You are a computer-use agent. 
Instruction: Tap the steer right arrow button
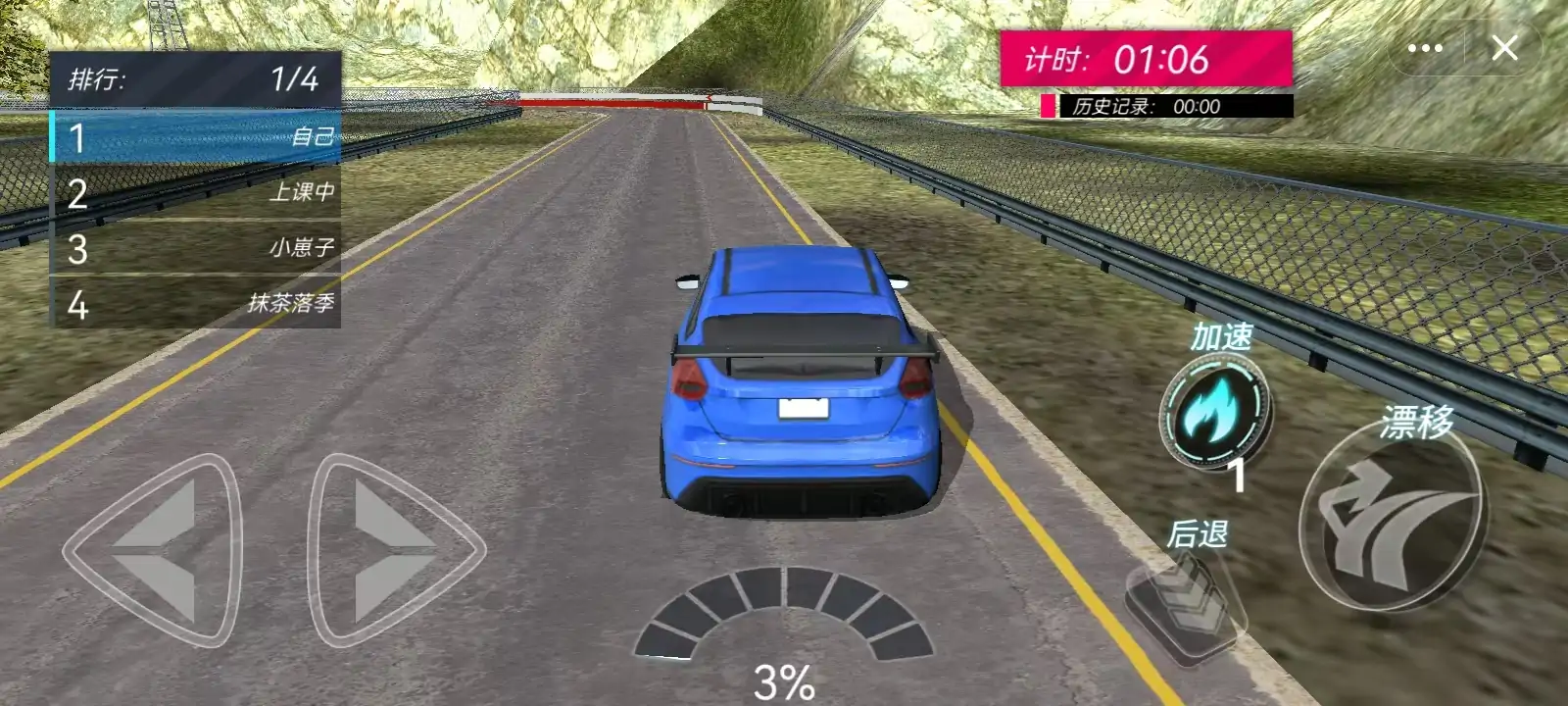tap(392, 549)
